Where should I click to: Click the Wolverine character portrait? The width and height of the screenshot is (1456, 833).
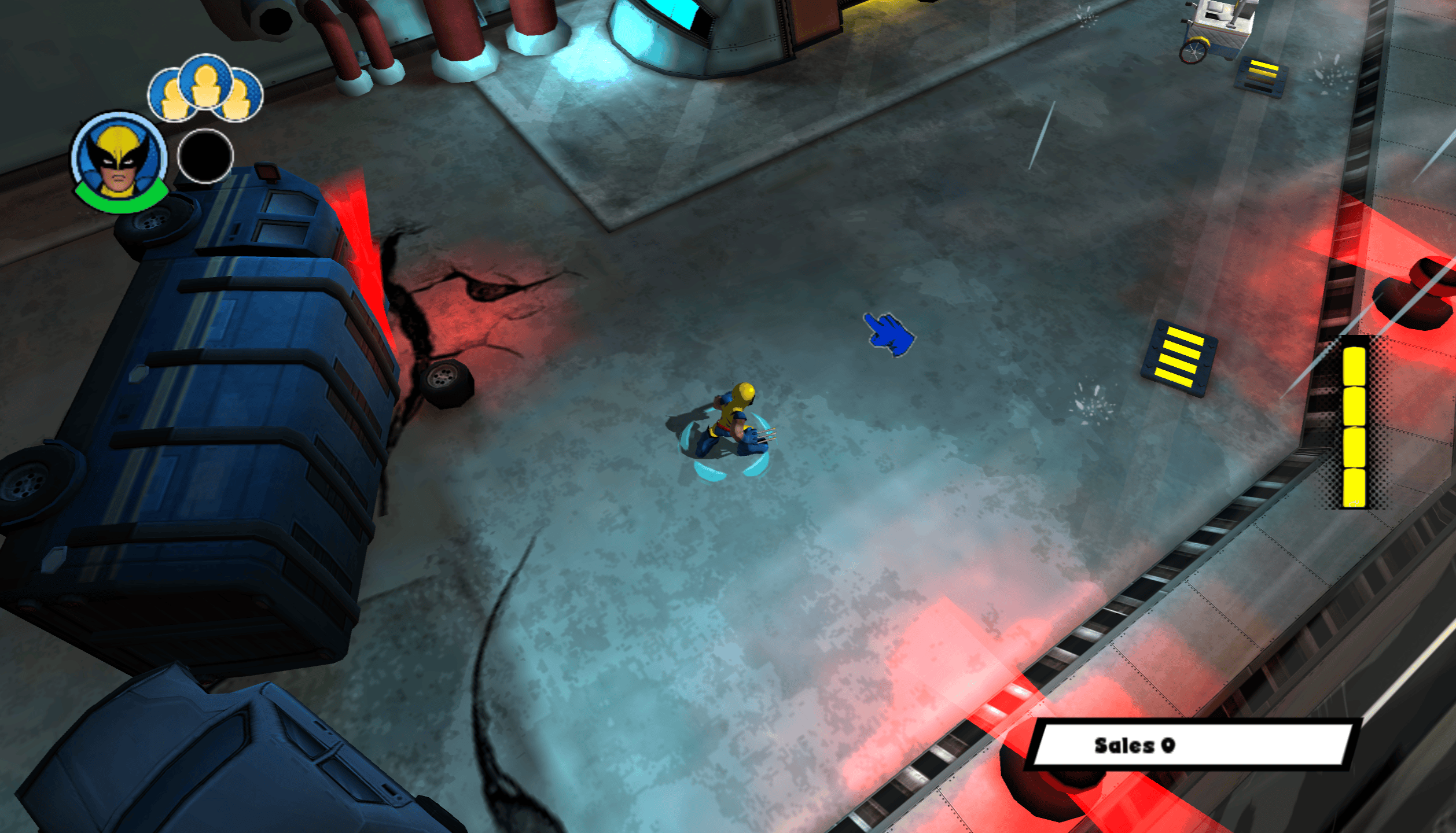(x=119, y=160)
